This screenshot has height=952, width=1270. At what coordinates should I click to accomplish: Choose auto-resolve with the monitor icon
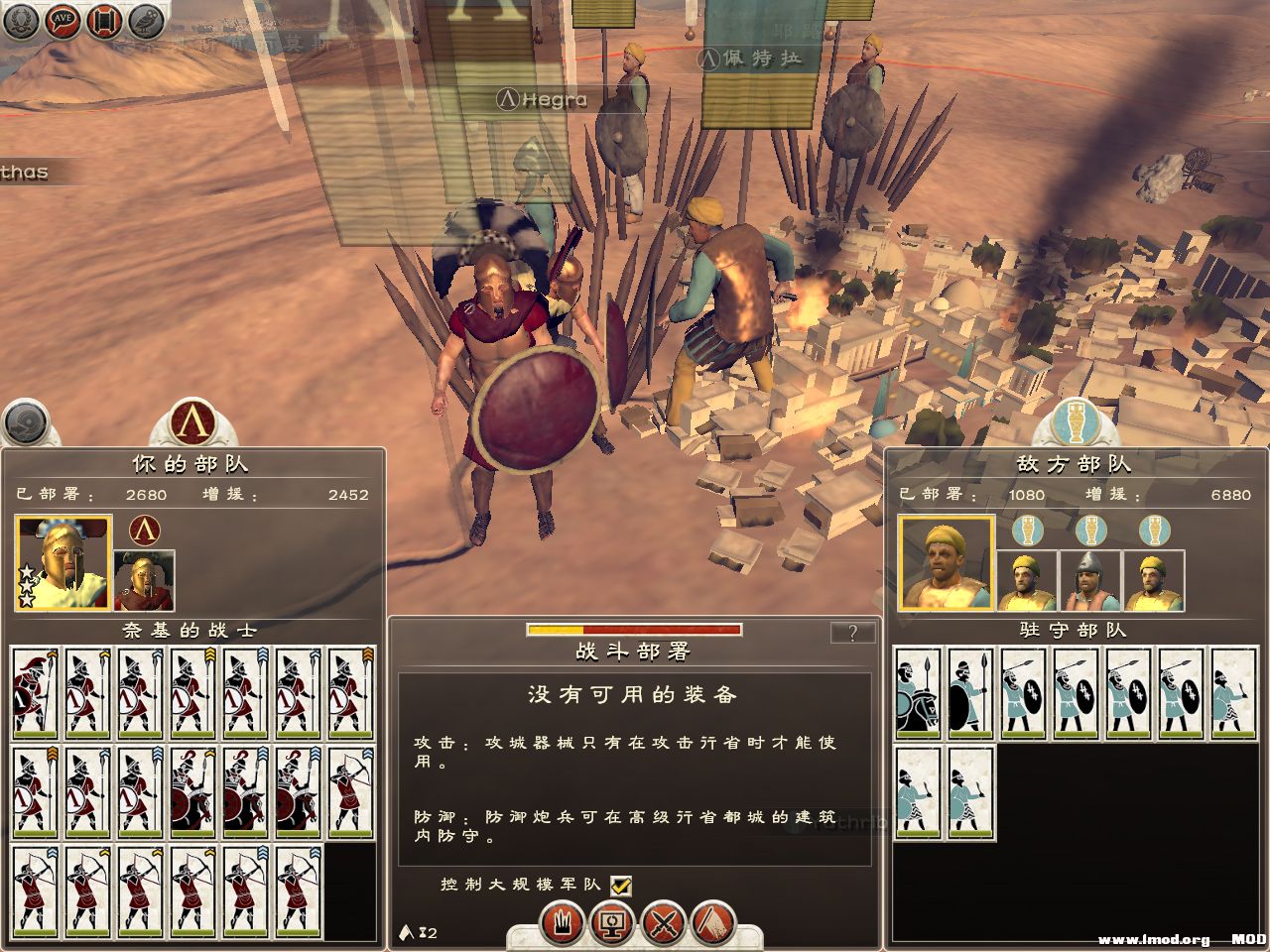click(x=611, y=924)
